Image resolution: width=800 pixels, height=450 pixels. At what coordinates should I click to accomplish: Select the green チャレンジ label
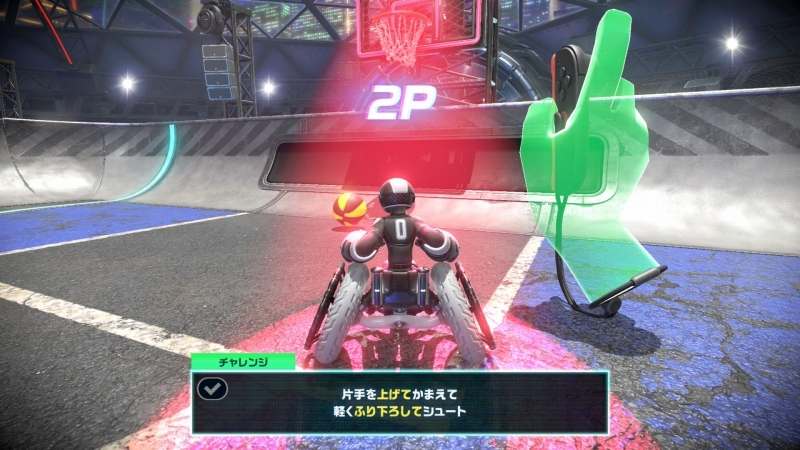(243, 362)
